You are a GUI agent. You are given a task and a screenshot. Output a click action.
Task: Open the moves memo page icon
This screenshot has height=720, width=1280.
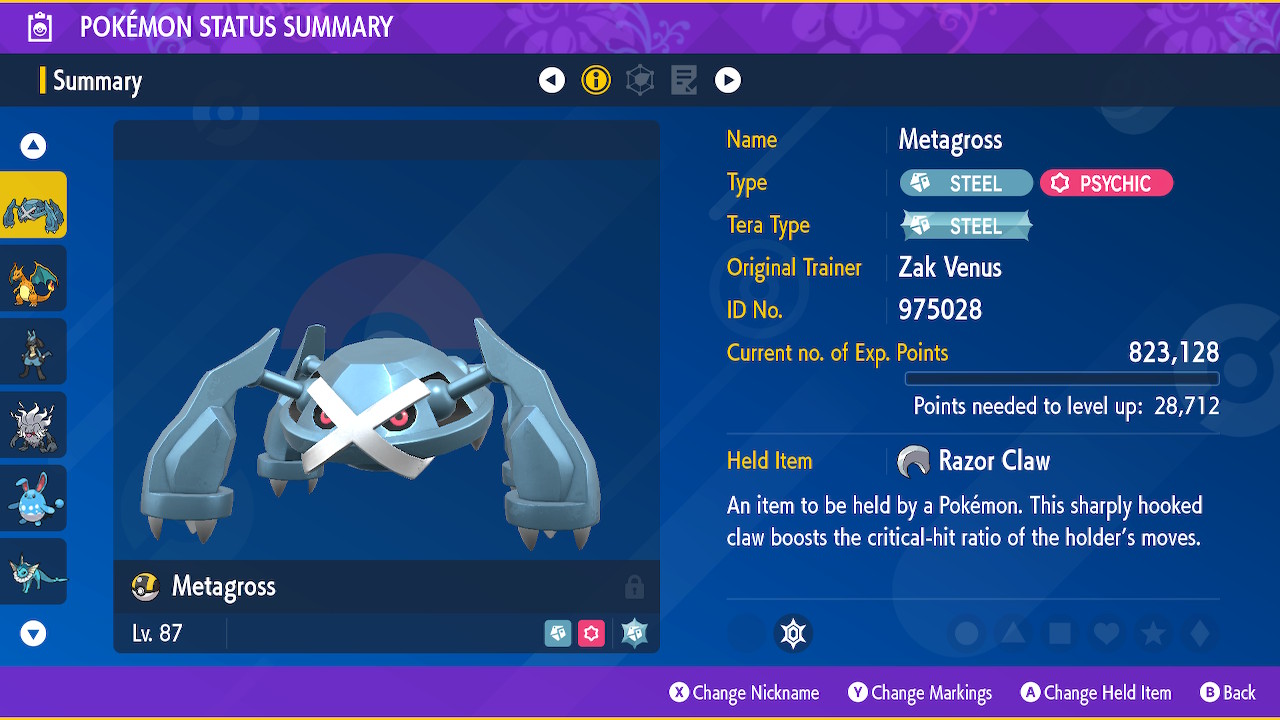[684, 80]
